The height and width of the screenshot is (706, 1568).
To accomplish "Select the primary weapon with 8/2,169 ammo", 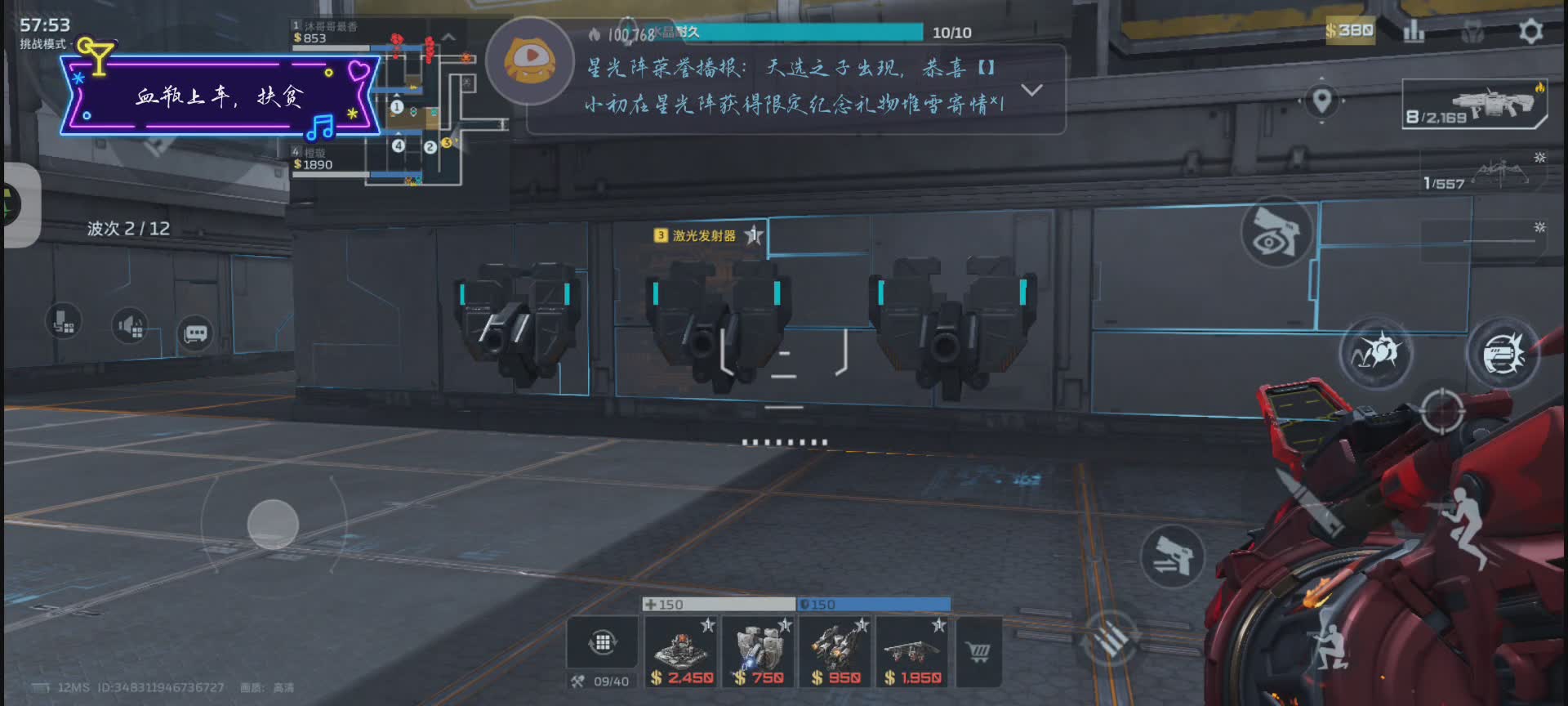I will 1474,105.
